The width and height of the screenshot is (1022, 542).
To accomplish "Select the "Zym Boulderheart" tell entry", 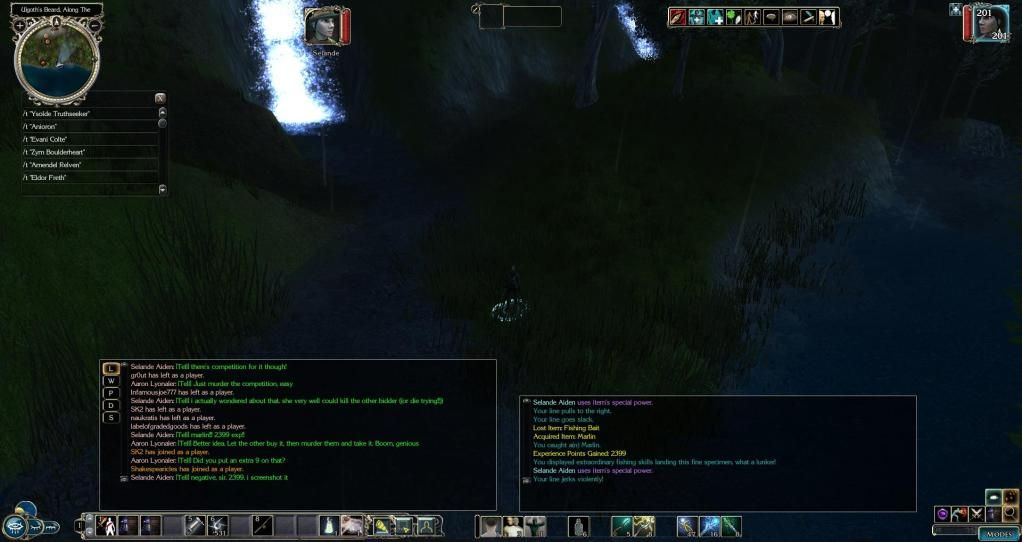I will tap(89, 152).
